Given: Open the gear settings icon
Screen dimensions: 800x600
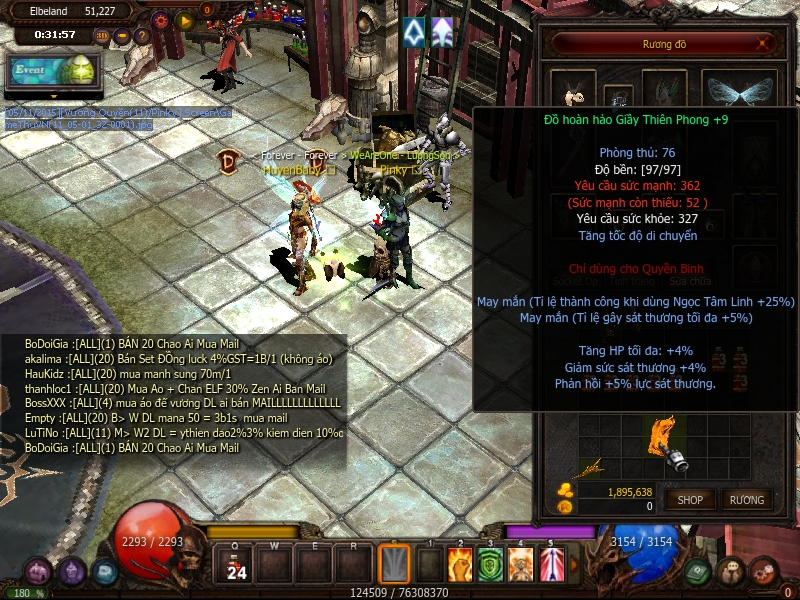Looking at the screenshot, I should click(160, 19).
